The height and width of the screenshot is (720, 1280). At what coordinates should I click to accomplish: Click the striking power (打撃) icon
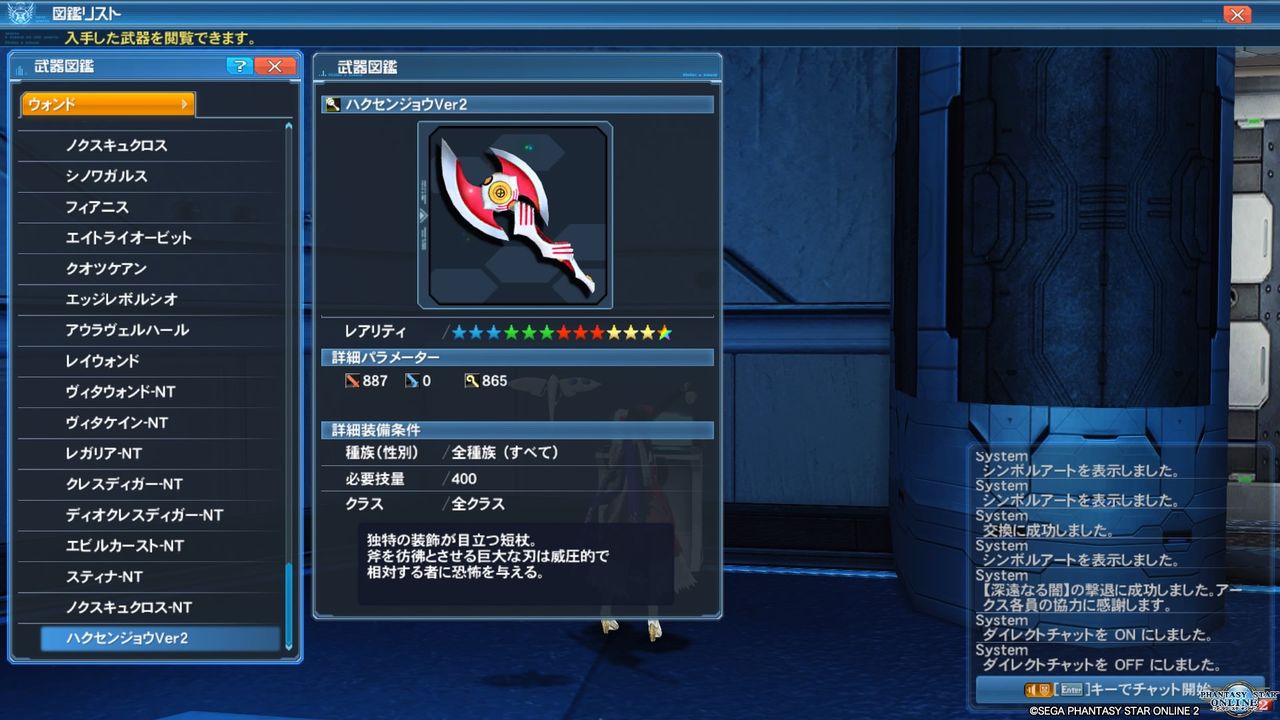tap(355, 381)
